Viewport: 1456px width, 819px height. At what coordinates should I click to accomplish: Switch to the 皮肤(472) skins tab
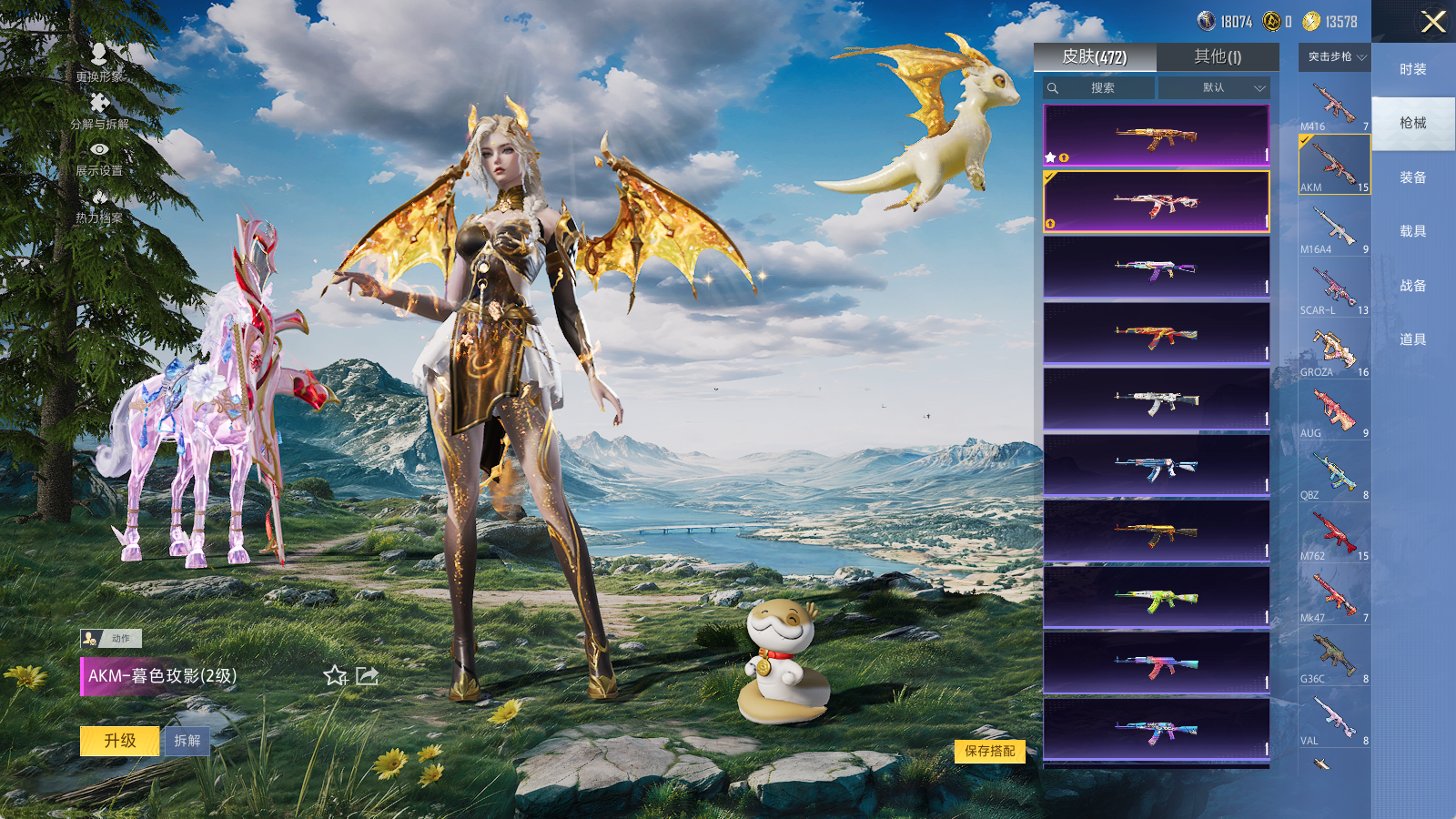1095,57
